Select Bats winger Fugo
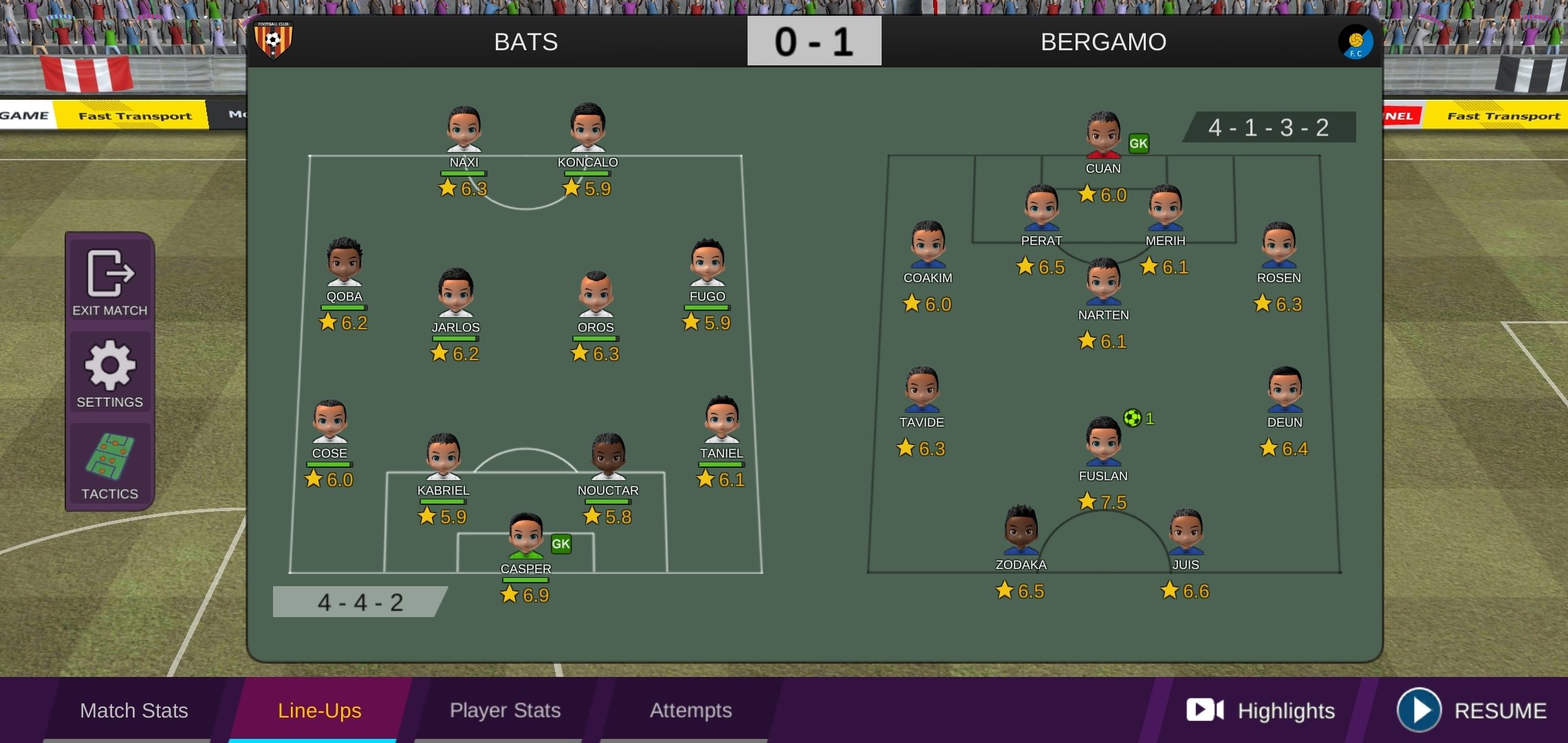This screenshot has width=1568, height=743. (707, 263)
